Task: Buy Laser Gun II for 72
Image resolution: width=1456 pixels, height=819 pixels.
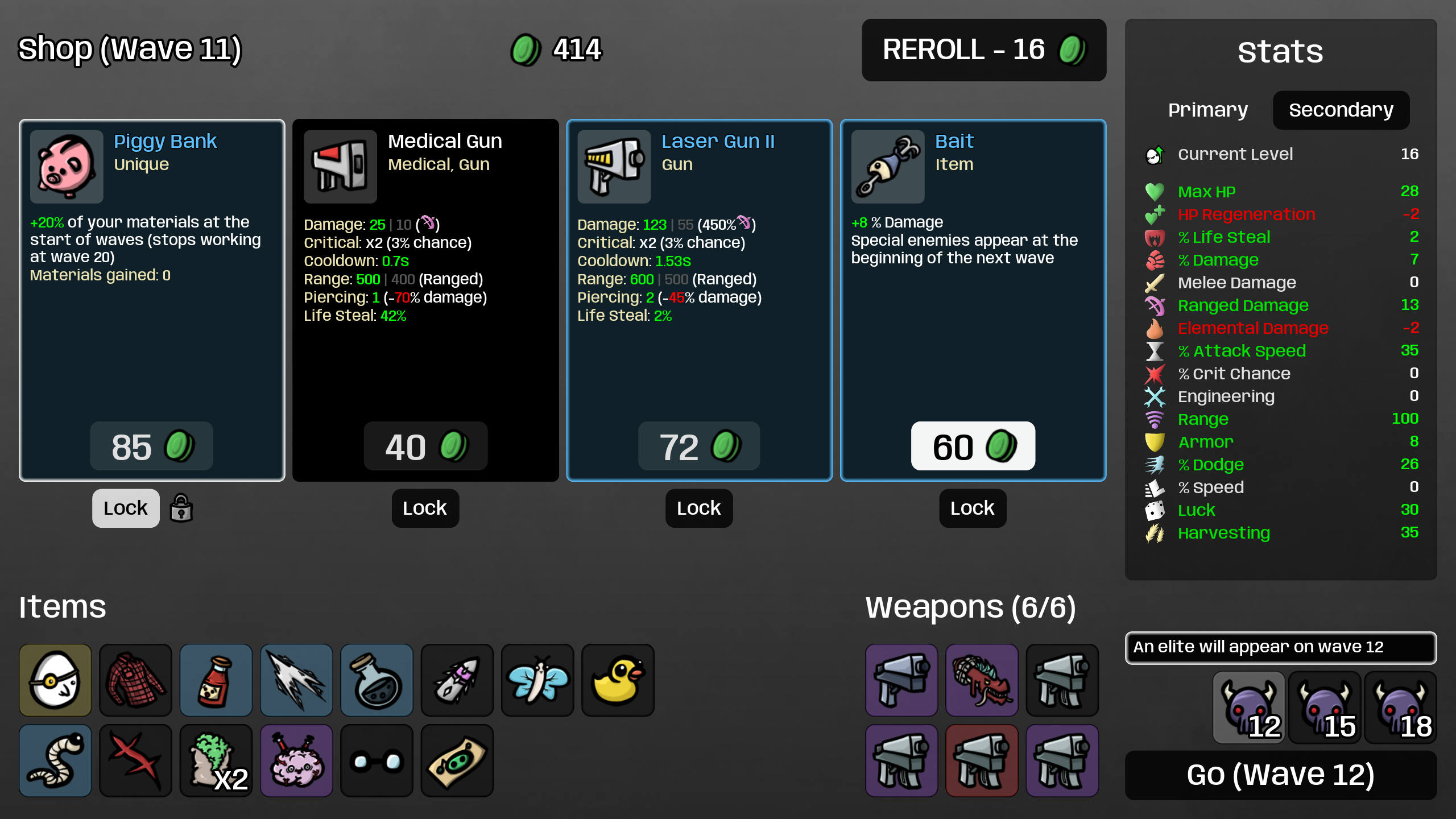Action: pyautogui.click(x=699, y=446)
